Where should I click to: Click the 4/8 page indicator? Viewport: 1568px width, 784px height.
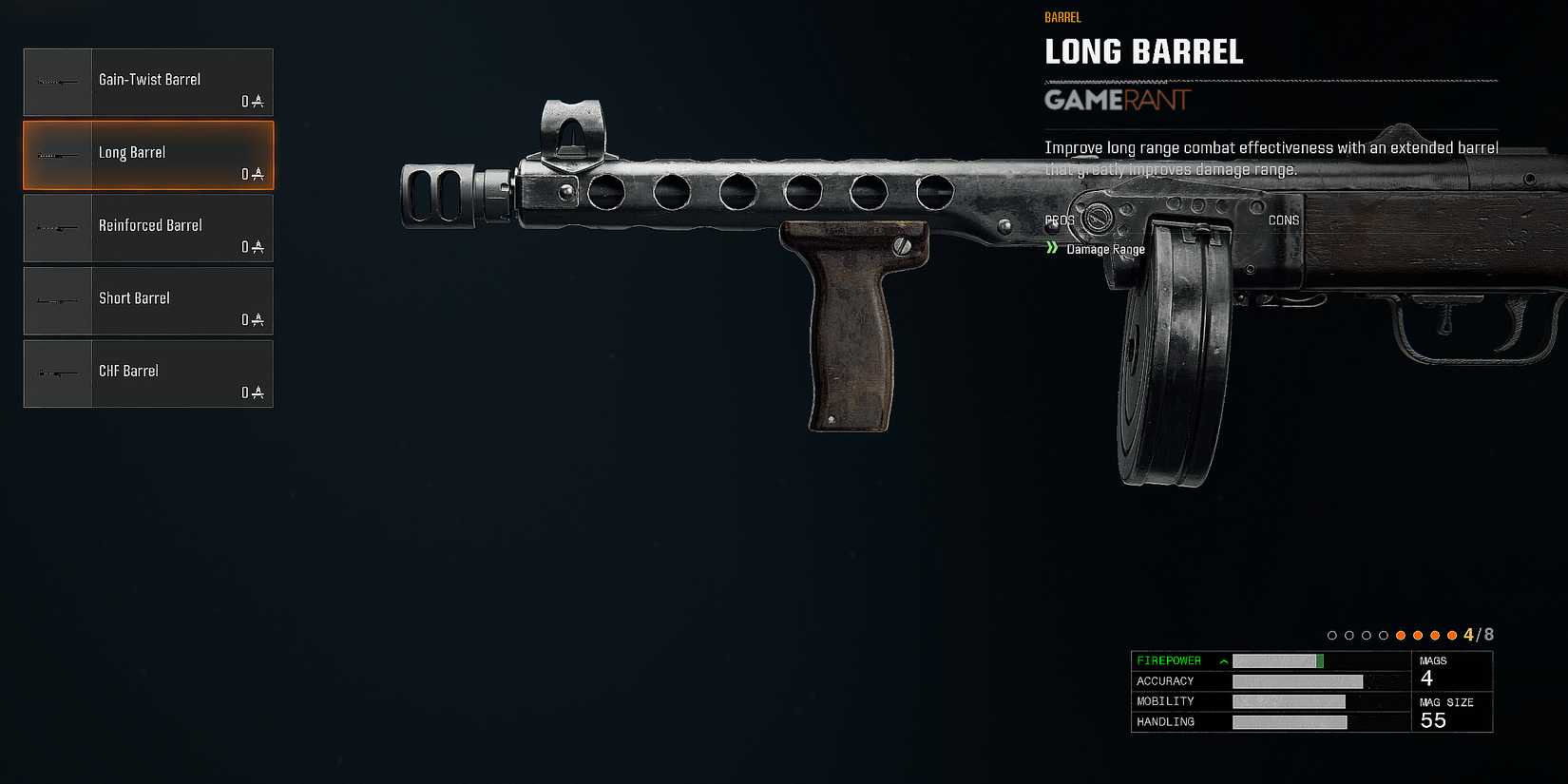coord(1477,635)
